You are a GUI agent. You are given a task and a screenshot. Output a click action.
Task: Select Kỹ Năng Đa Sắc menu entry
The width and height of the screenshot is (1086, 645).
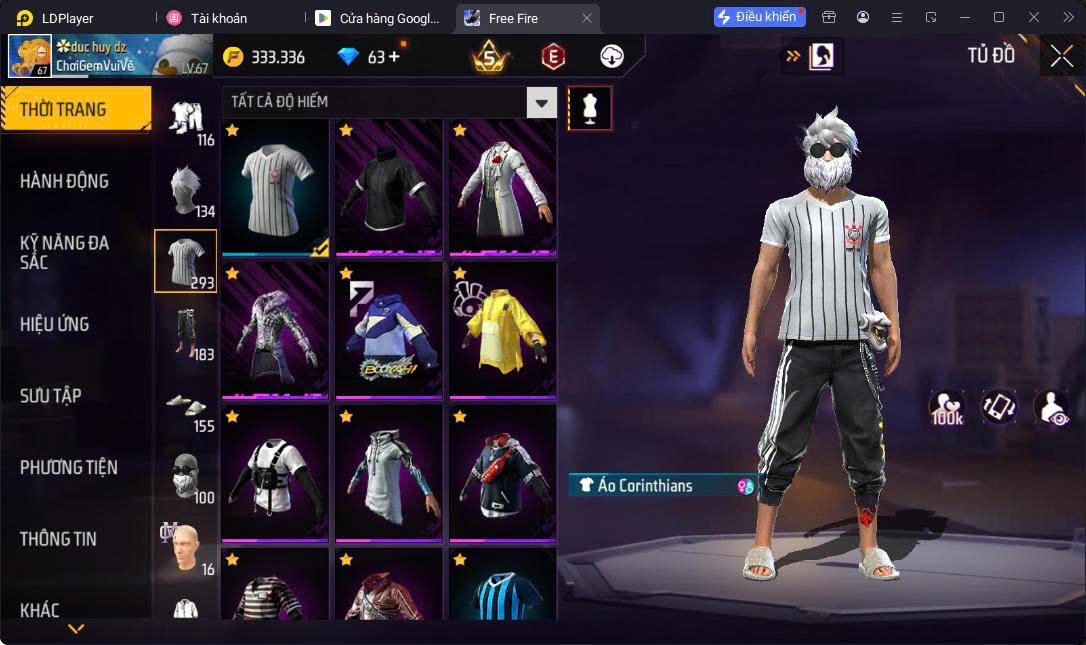[x=64, y=252]
